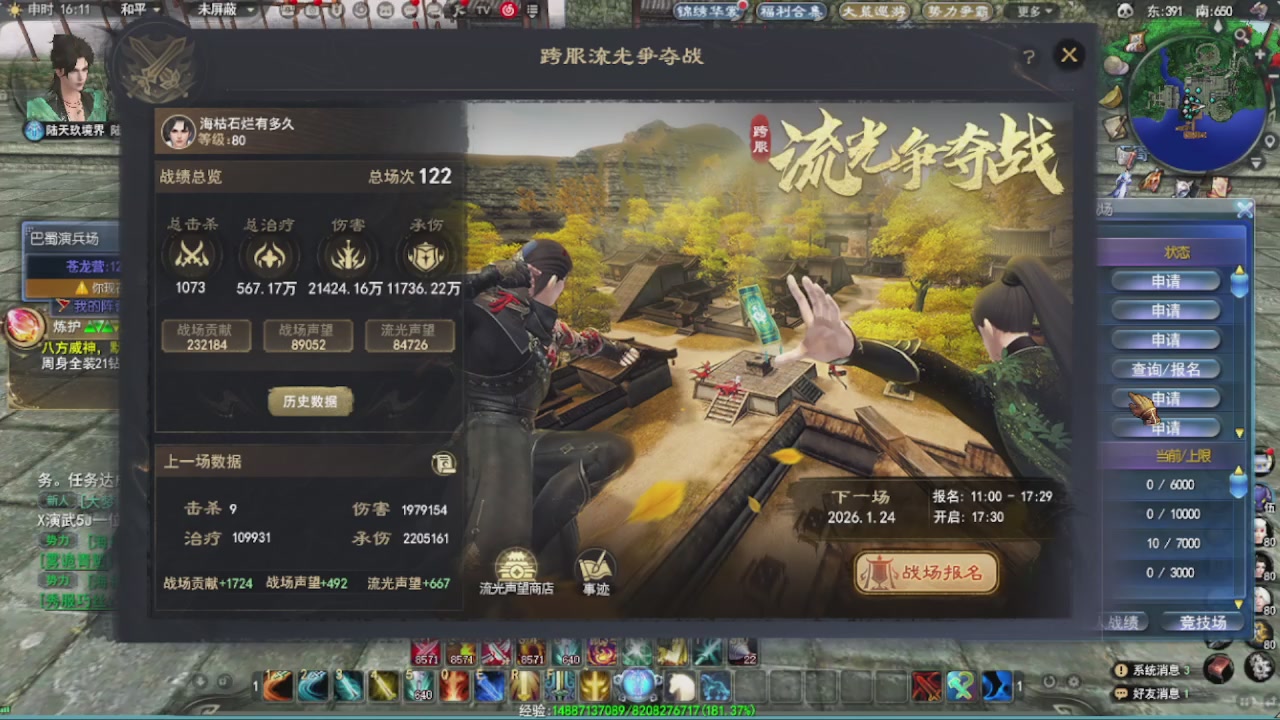Open help via the question mark on the battle window
Screen dimensions: 1280x720
[x=1029, y=57]
